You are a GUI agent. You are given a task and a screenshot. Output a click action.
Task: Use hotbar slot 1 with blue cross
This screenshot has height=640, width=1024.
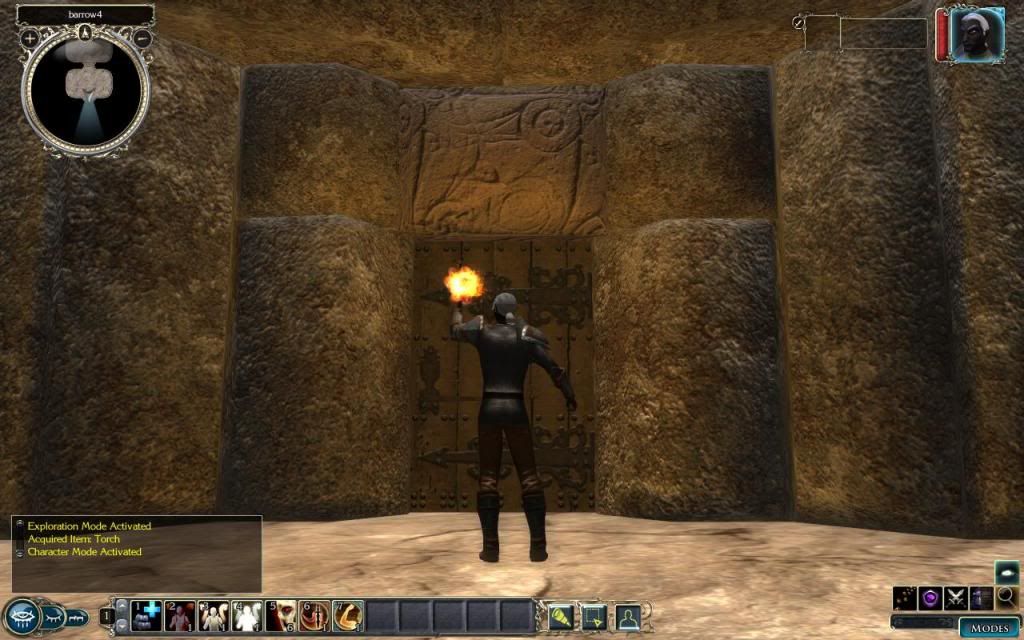146,615
